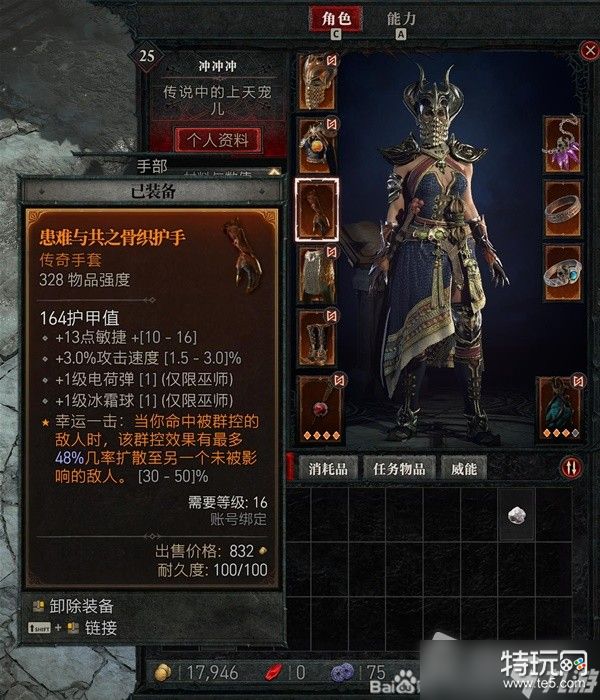The image size is (600, 700).
Task: Open the 威能 aspects inventory tab
Action: pos(465,468)
